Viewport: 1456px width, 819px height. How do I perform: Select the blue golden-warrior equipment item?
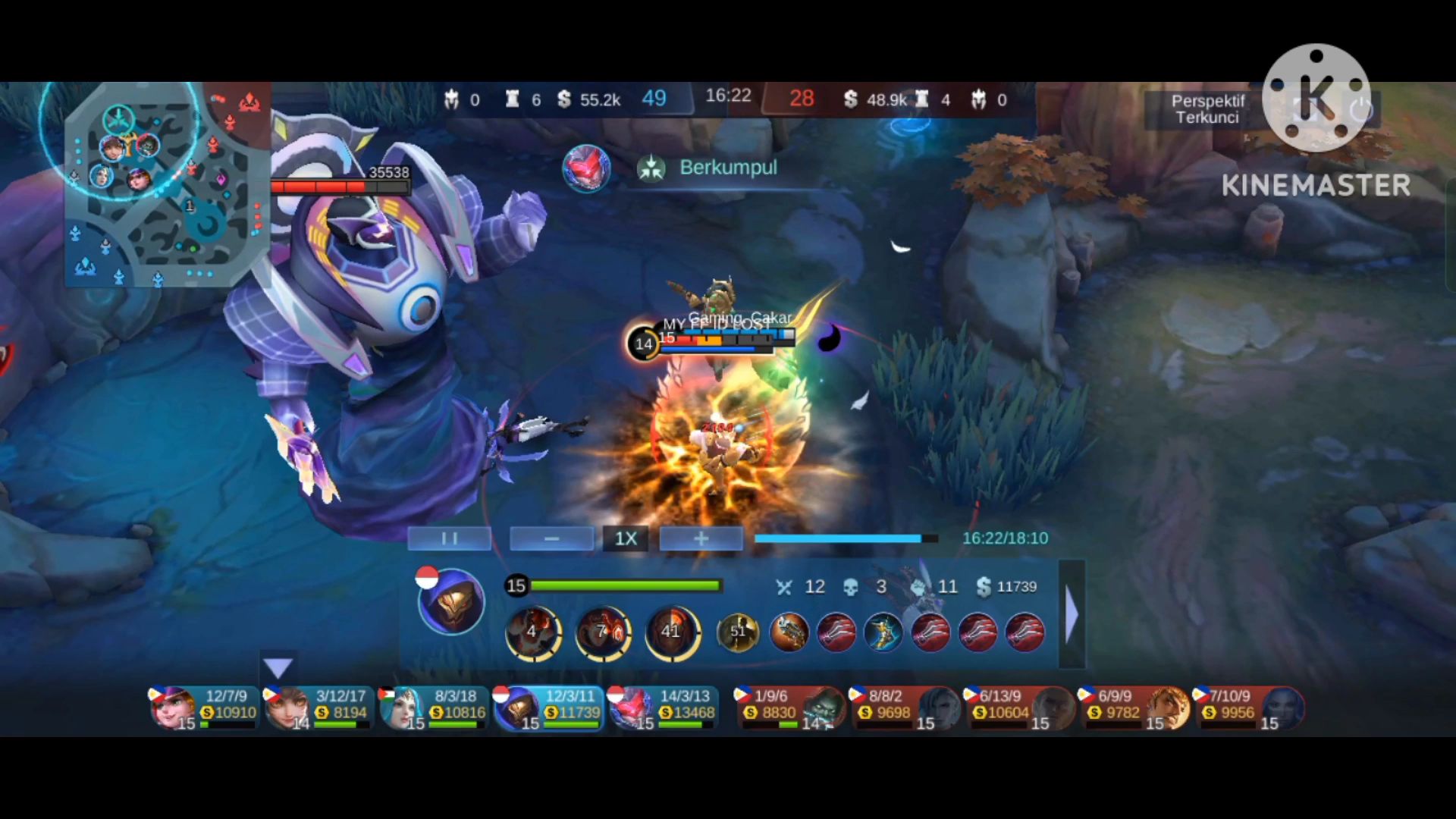tap(883, 632)
